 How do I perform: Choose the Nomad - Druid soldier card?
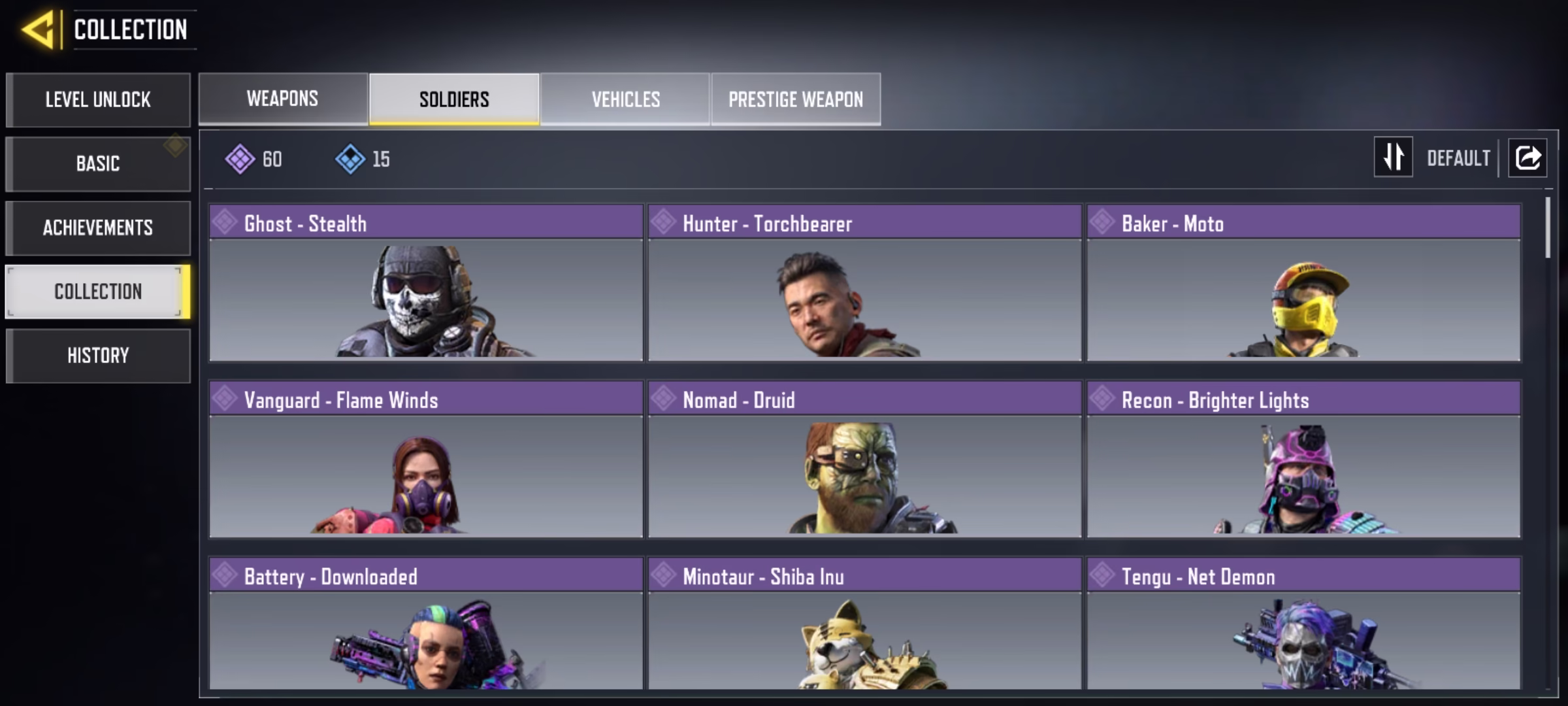coord(864,460)
